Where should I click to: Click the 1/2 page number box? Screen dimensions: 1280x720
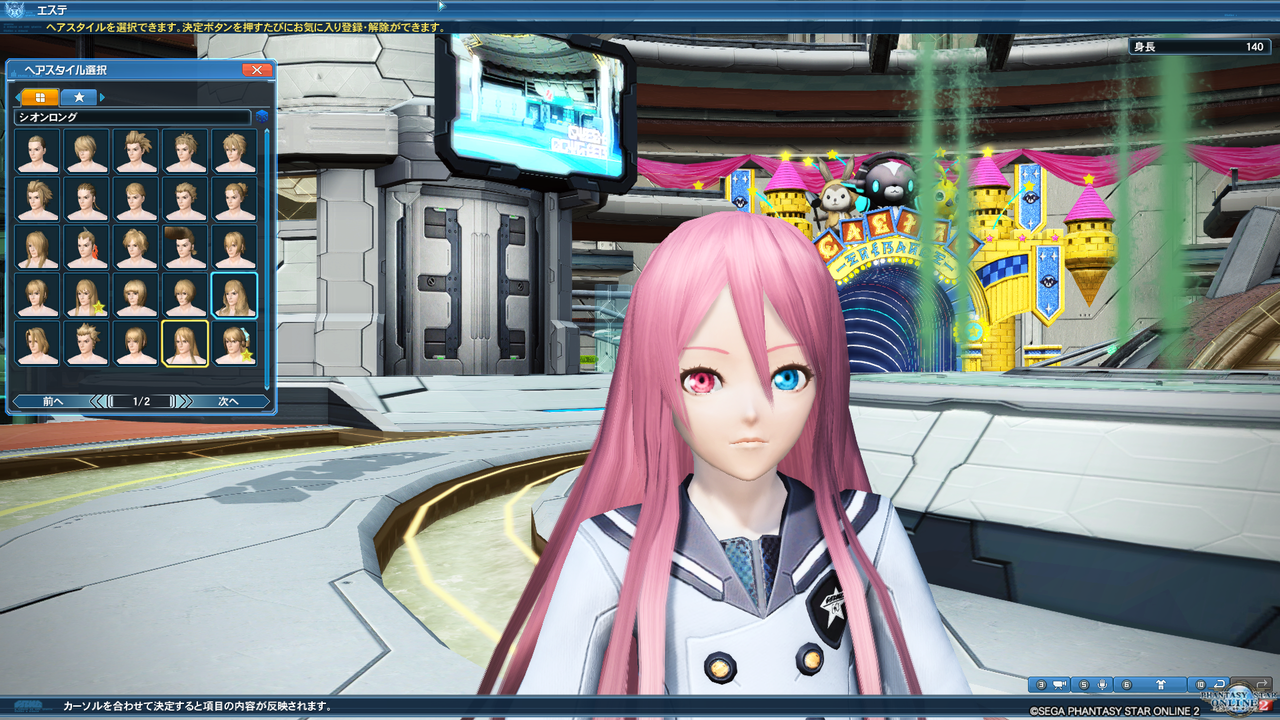point(142,401)
